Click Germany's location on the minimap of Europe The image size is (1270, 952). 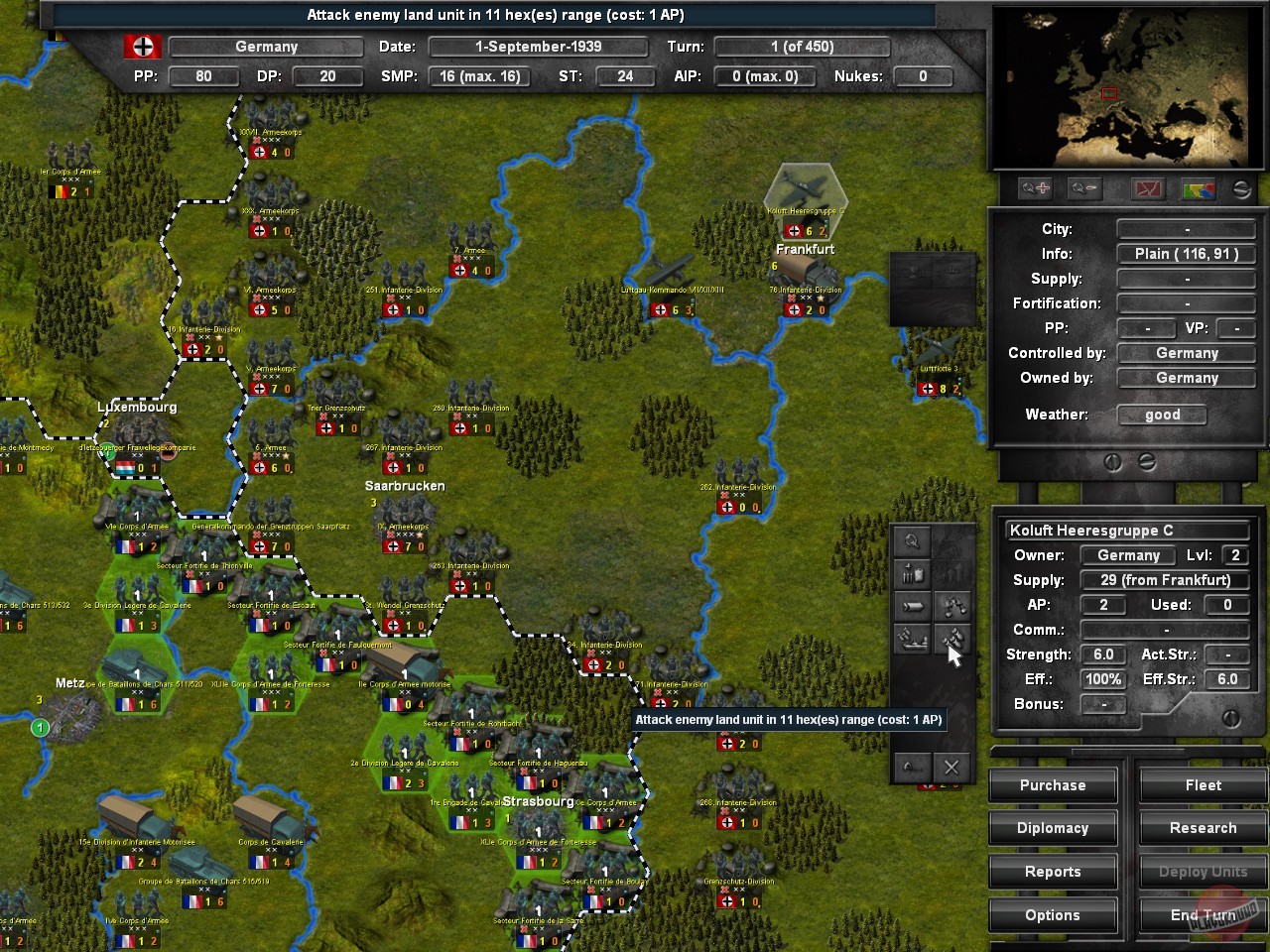tap(1108, 92)
